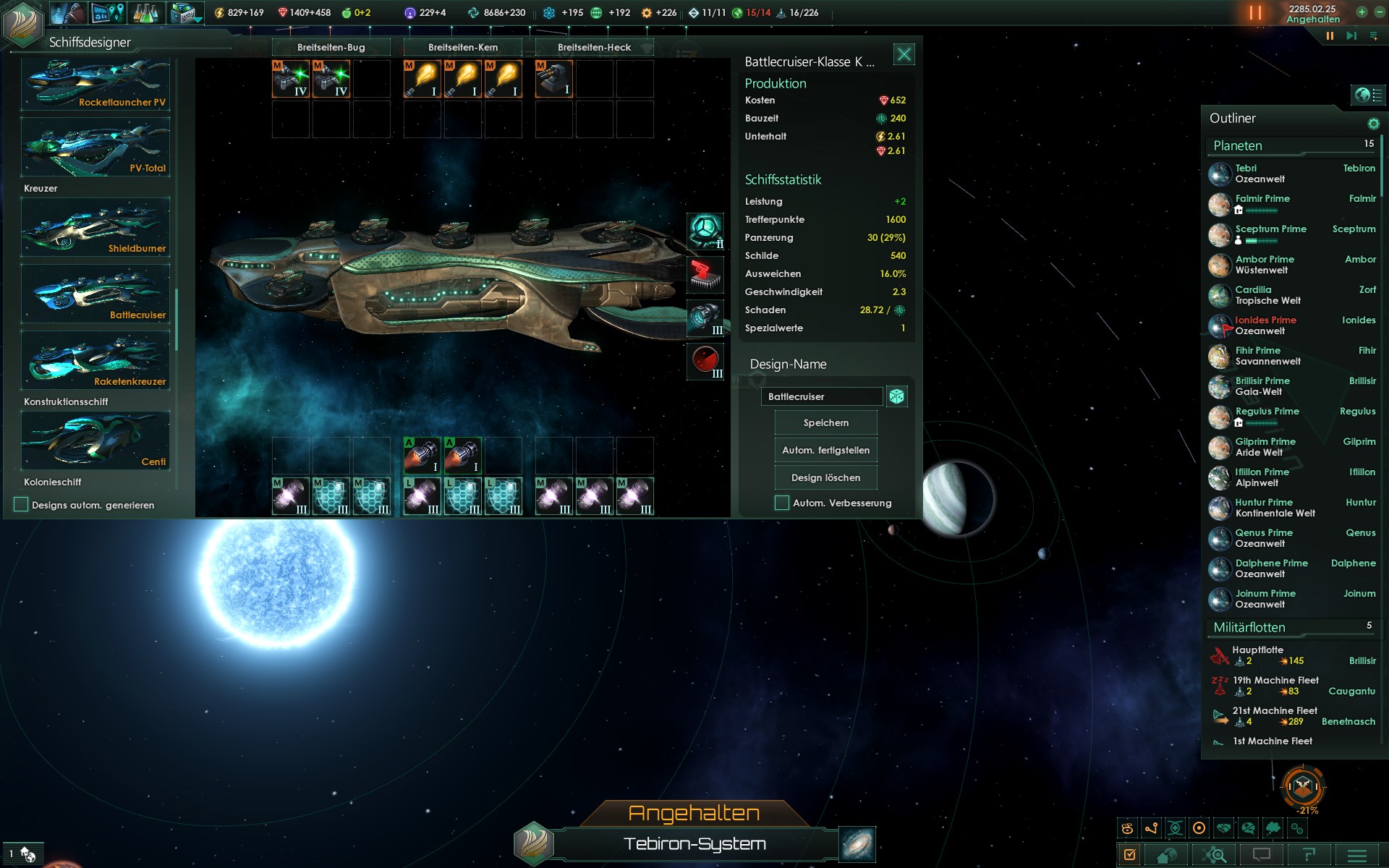Select the Breitseiten-Kern section header
The image size is (1389, 868).
coord(463,47)
